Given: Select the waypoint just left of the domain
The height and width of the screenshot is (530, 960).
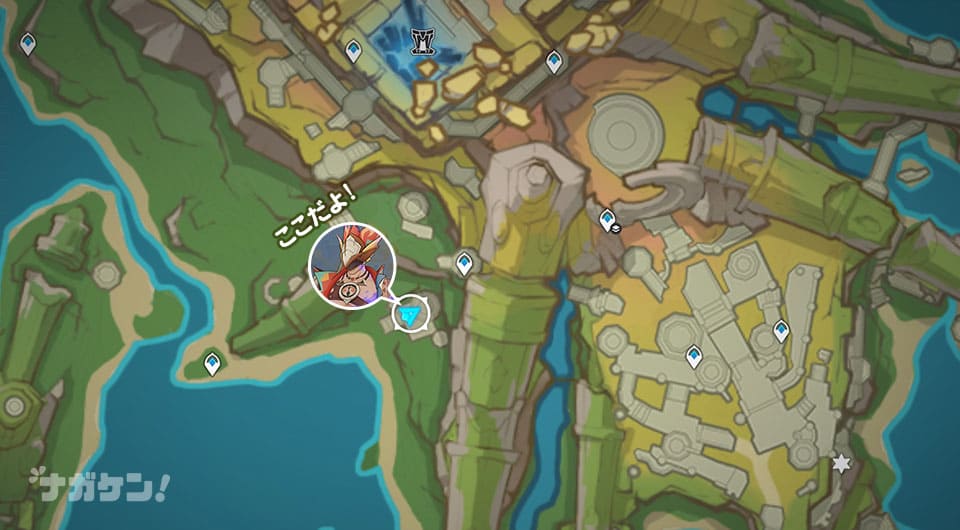Looking at the screenshot, I should tap(353, 50).
